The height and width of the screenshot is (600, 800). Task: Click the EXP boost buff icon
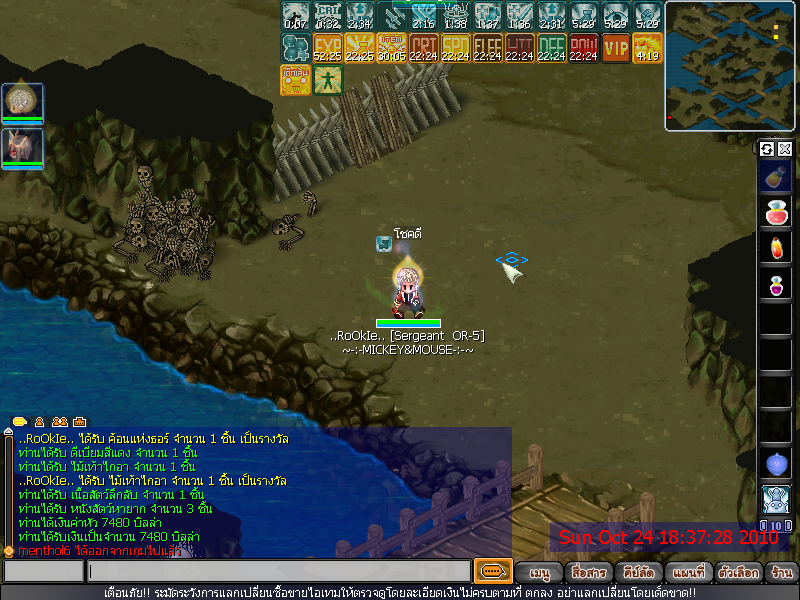click(x=328, y=48)
